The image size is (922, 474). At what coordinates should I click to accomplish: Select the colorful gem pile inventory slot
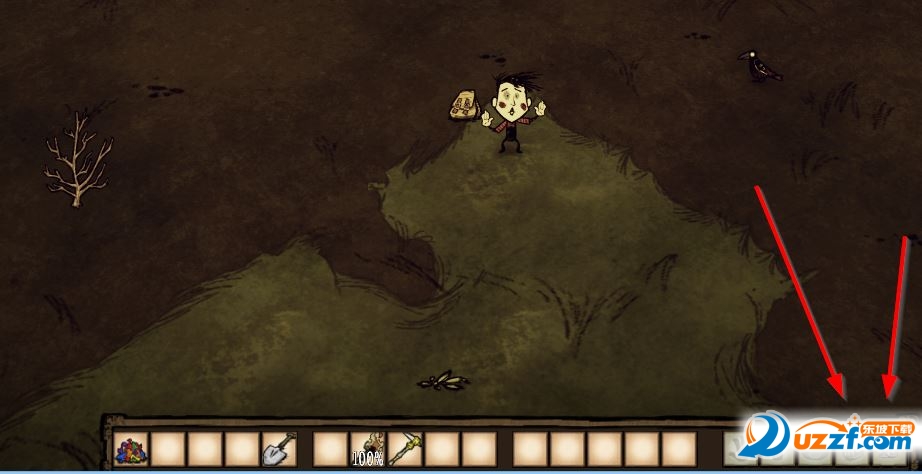click(131, 449)
